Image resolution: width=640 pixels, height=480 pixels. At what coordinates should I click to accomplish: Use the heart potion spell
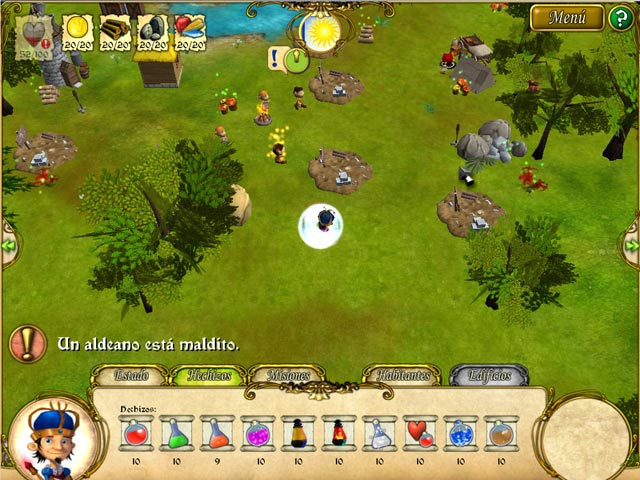point(420,433)
